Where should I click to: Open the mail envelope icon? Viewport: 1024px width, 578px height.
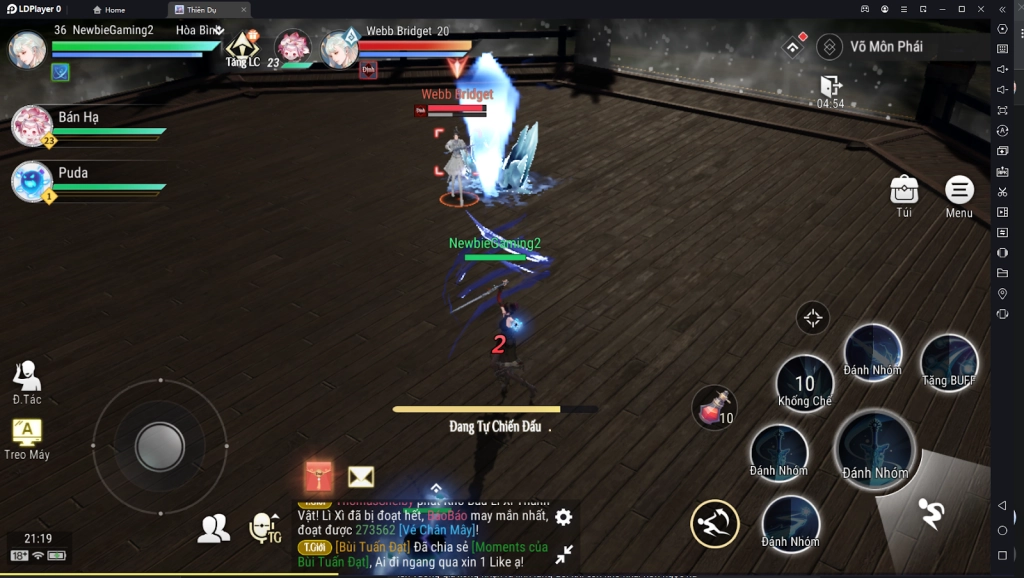(x=361, y=477)
